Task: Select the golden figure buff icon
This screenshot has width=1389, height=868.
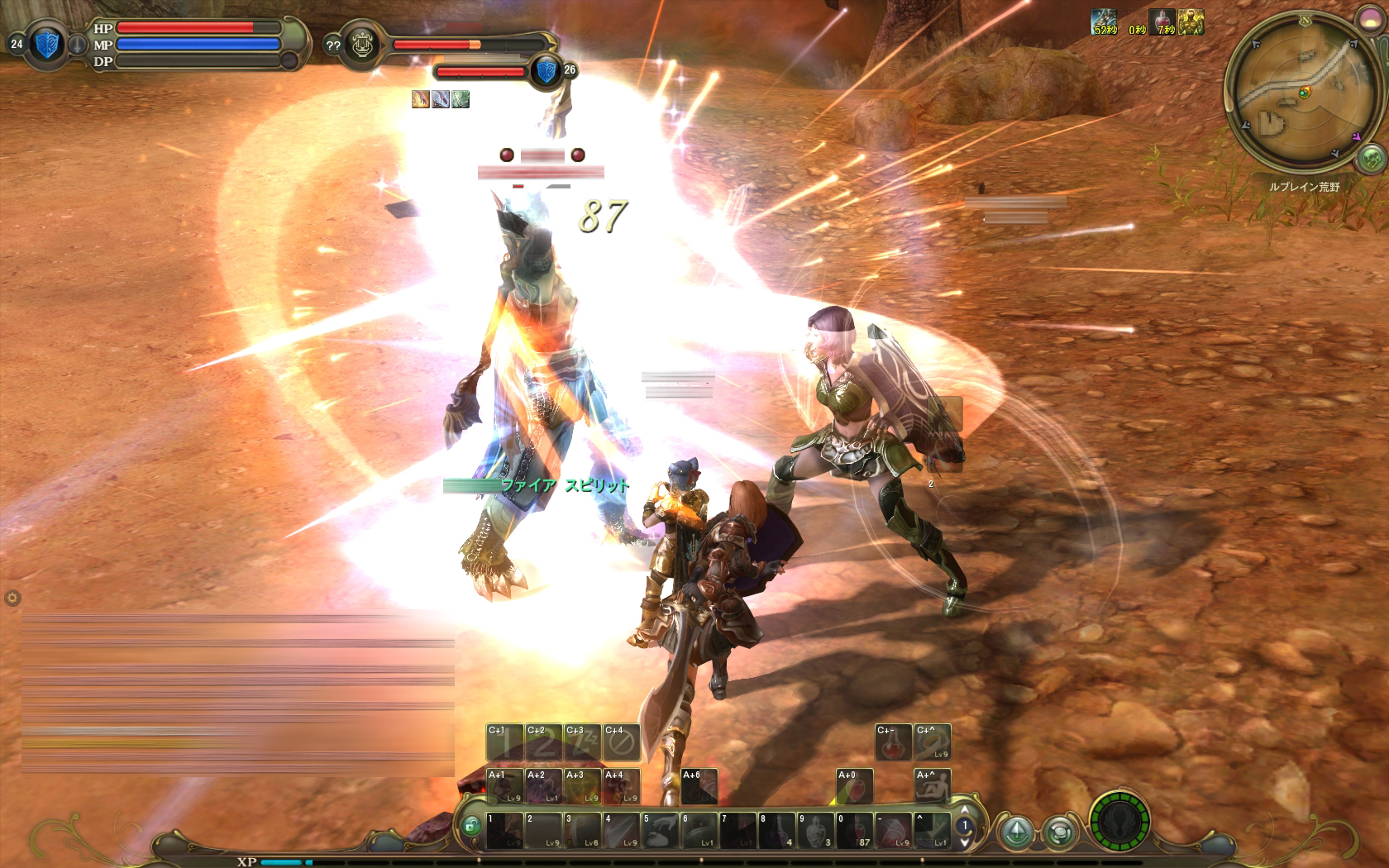Action: tap(1191, 21)
